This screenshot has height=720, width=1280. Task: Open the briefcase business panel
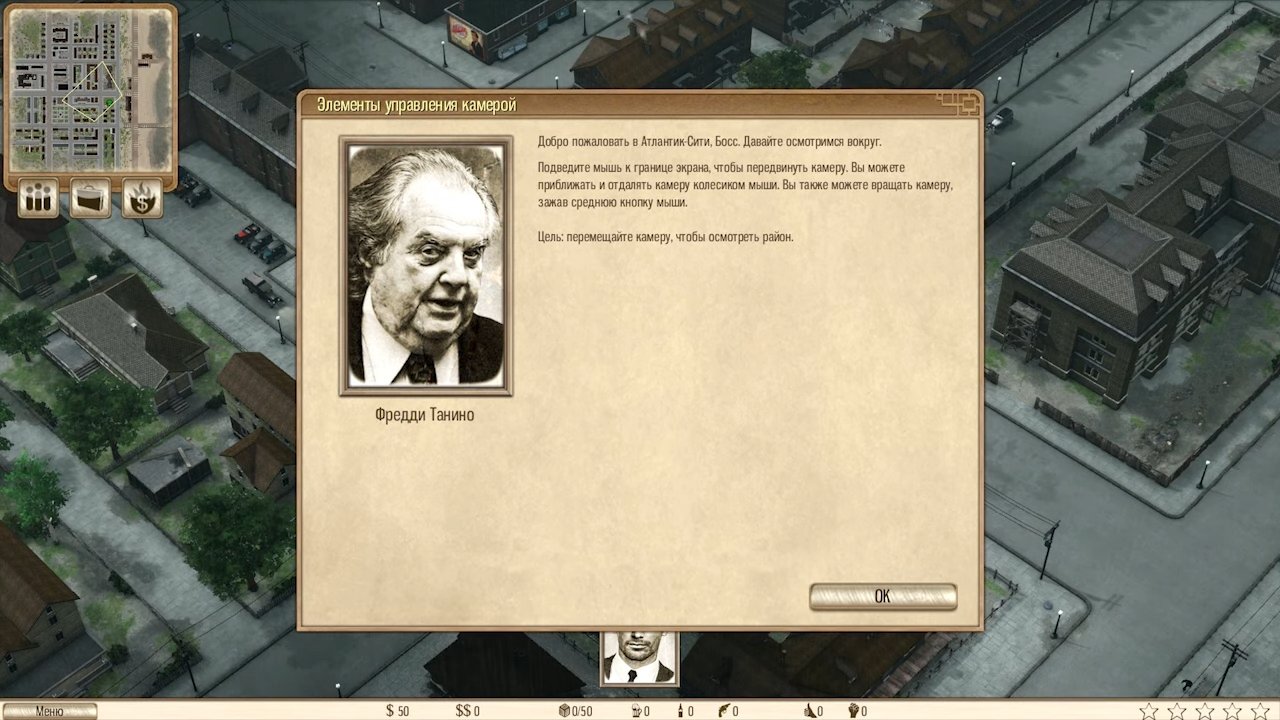(x=90, y=198)
